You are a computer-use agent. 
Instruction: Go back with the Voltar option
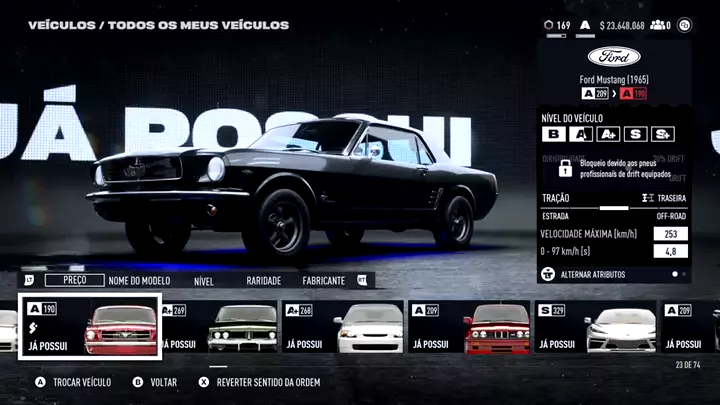coord(155,382)
